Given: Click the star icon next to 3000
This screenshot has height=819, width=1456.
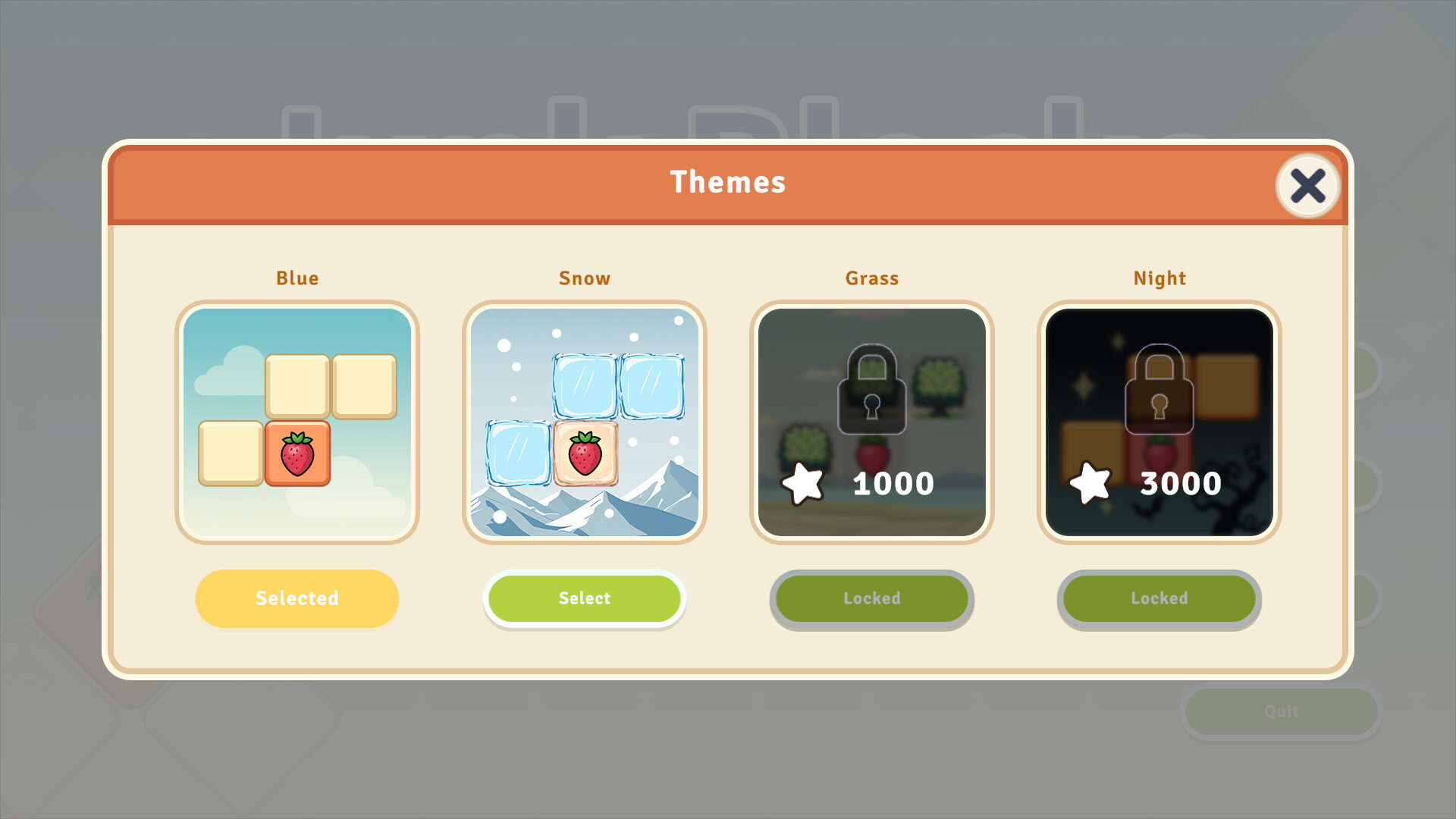Looking at the screenshot, I should click(x=1092, y=481).
